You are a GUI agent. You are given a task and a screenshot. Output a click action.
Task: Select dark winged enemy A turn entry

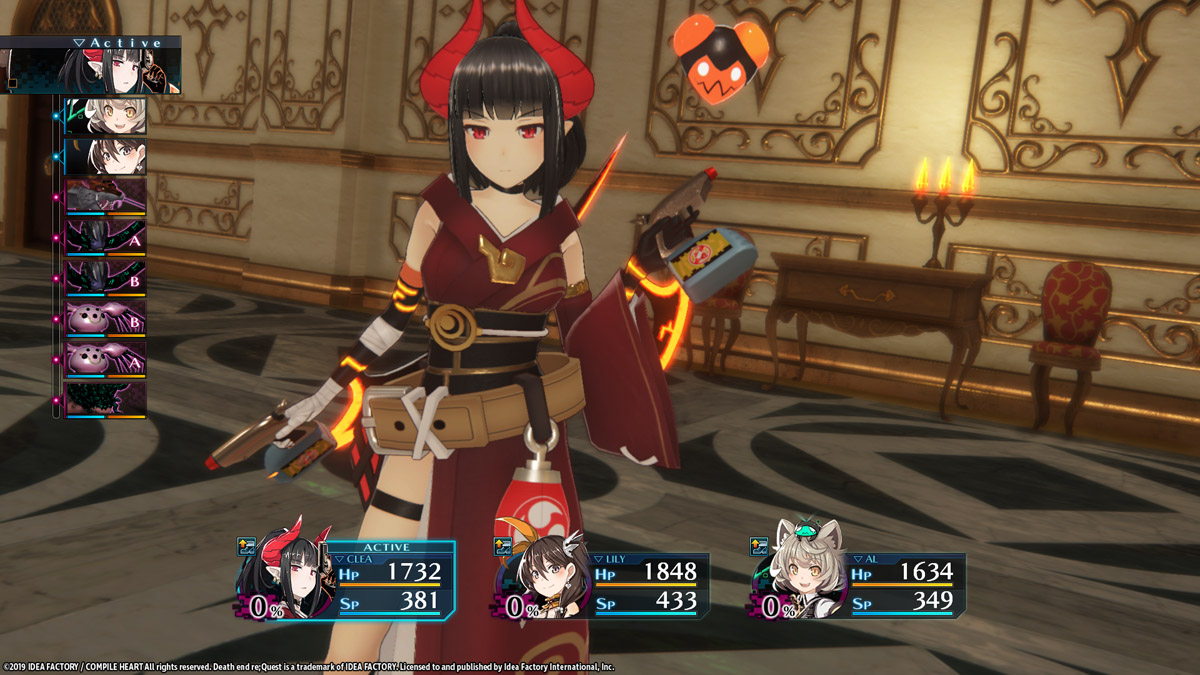point(106,239)
